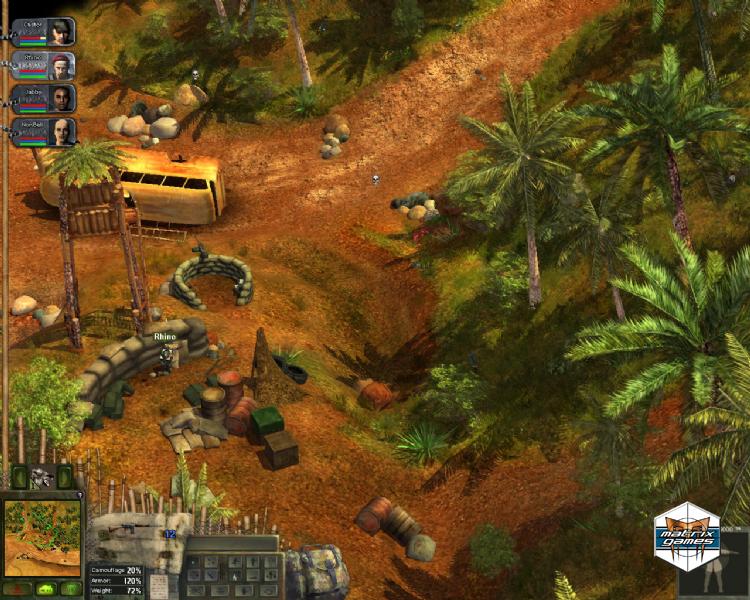The image size is (750, 600).
Task: Select Rhino's red beret portrait tag
Action: (x=61, y=65)
